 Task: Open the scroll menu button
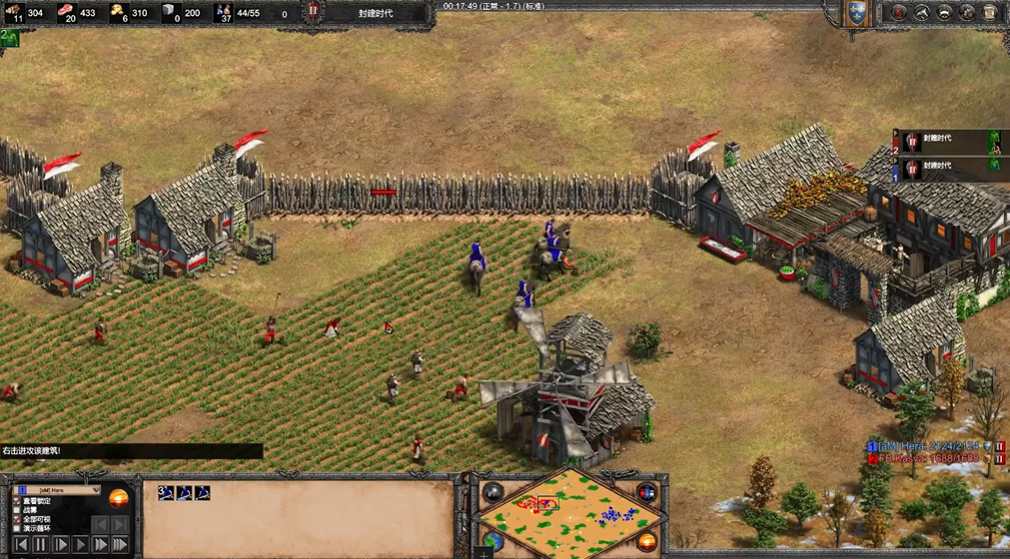click(990, 13)
